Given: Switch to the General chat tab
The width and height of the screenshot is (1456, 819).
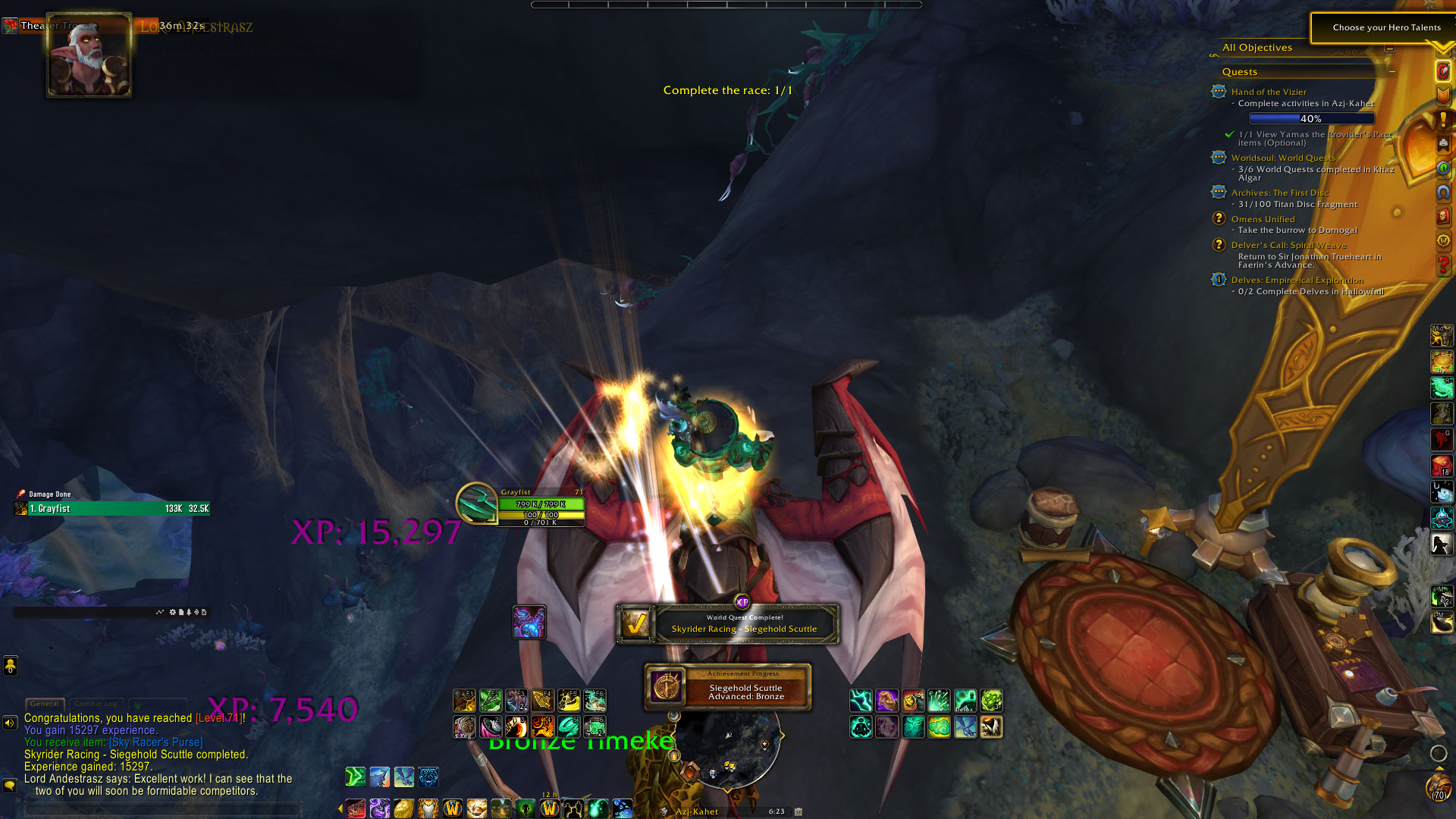Looking at the screenshot, I should (x=44, y=704).
